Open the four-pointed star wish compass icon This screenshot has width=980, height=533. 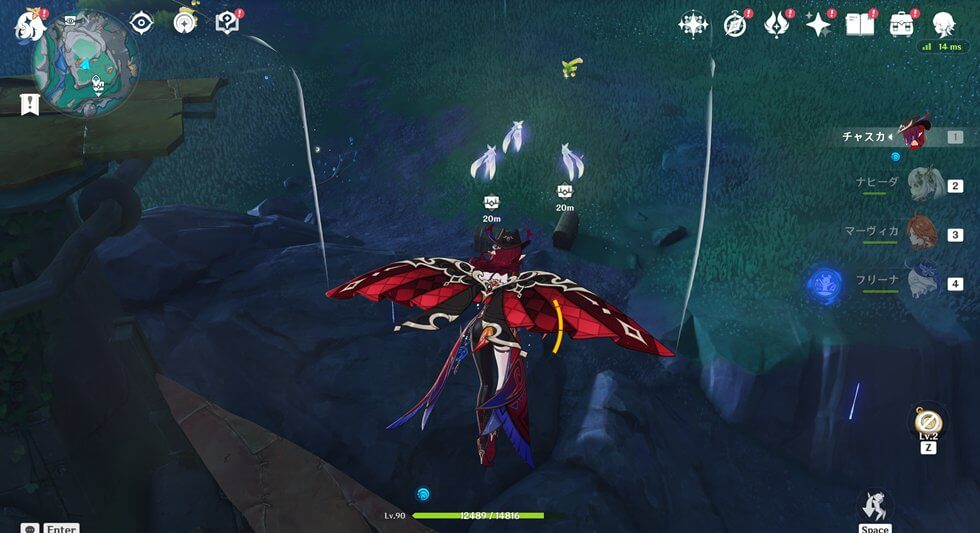coord(693,24)
